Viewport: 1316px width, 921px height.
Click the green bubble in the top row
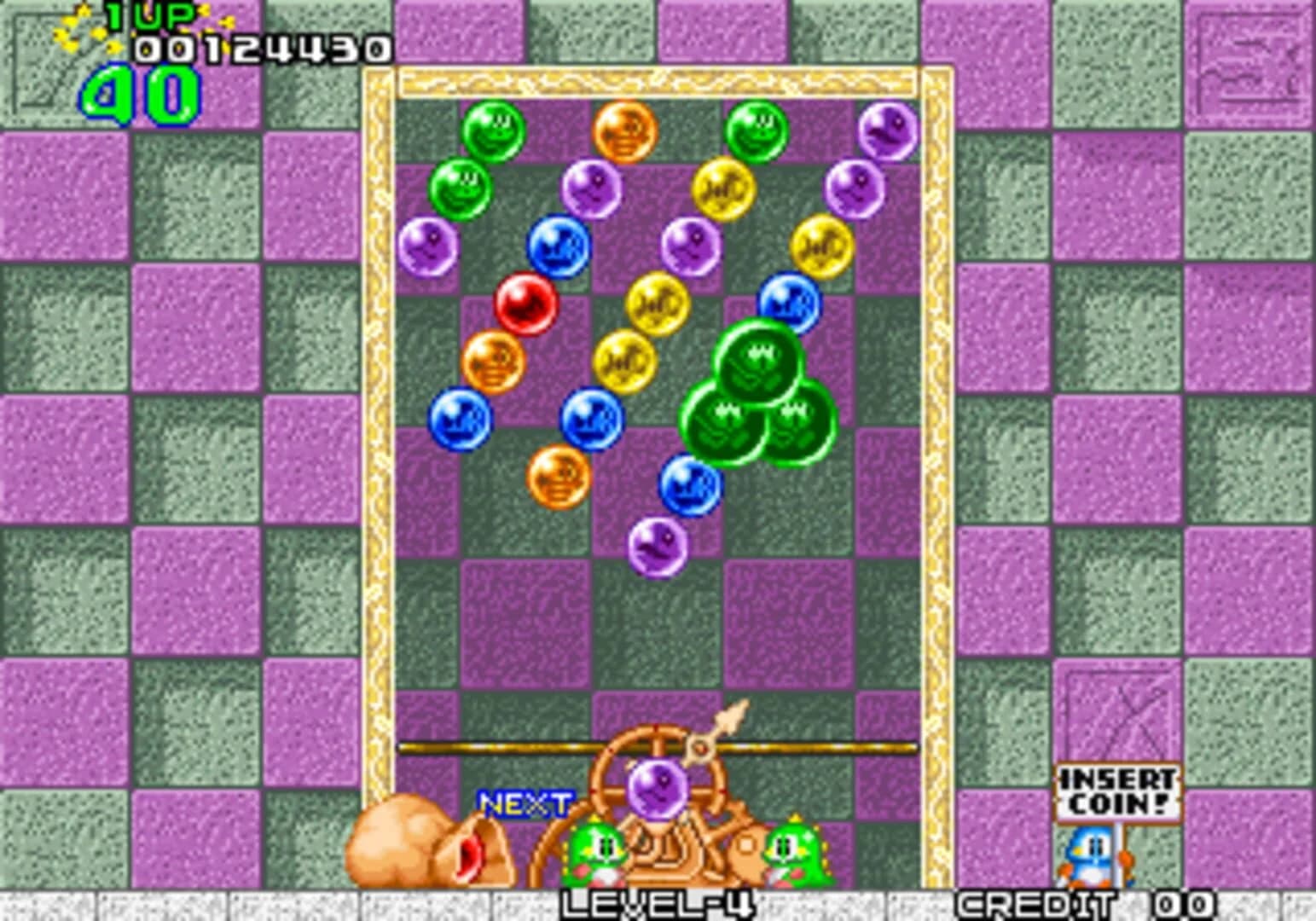[495, 128]
